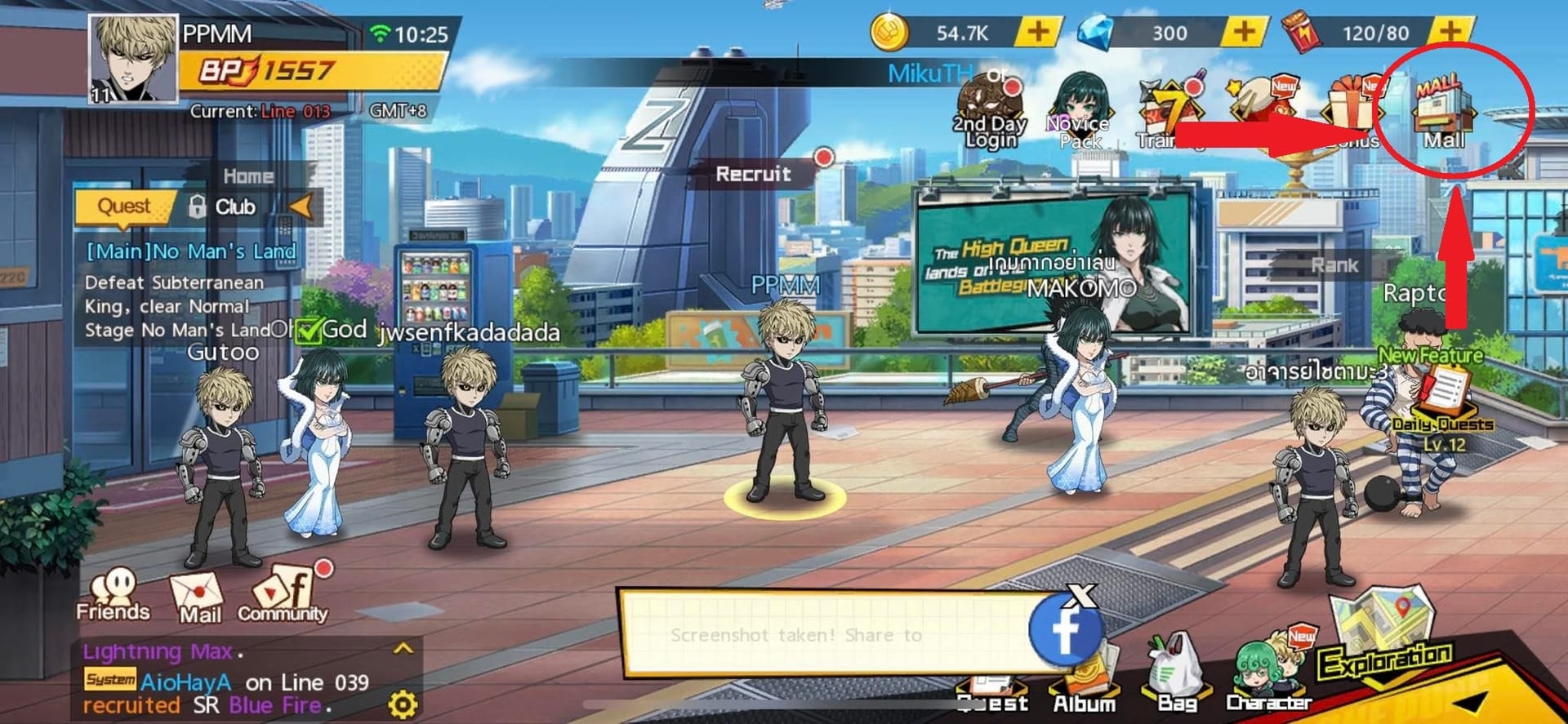Switch to the Home tab
The height and width of the screenshot is (724, 1568).
coord(249,175)
